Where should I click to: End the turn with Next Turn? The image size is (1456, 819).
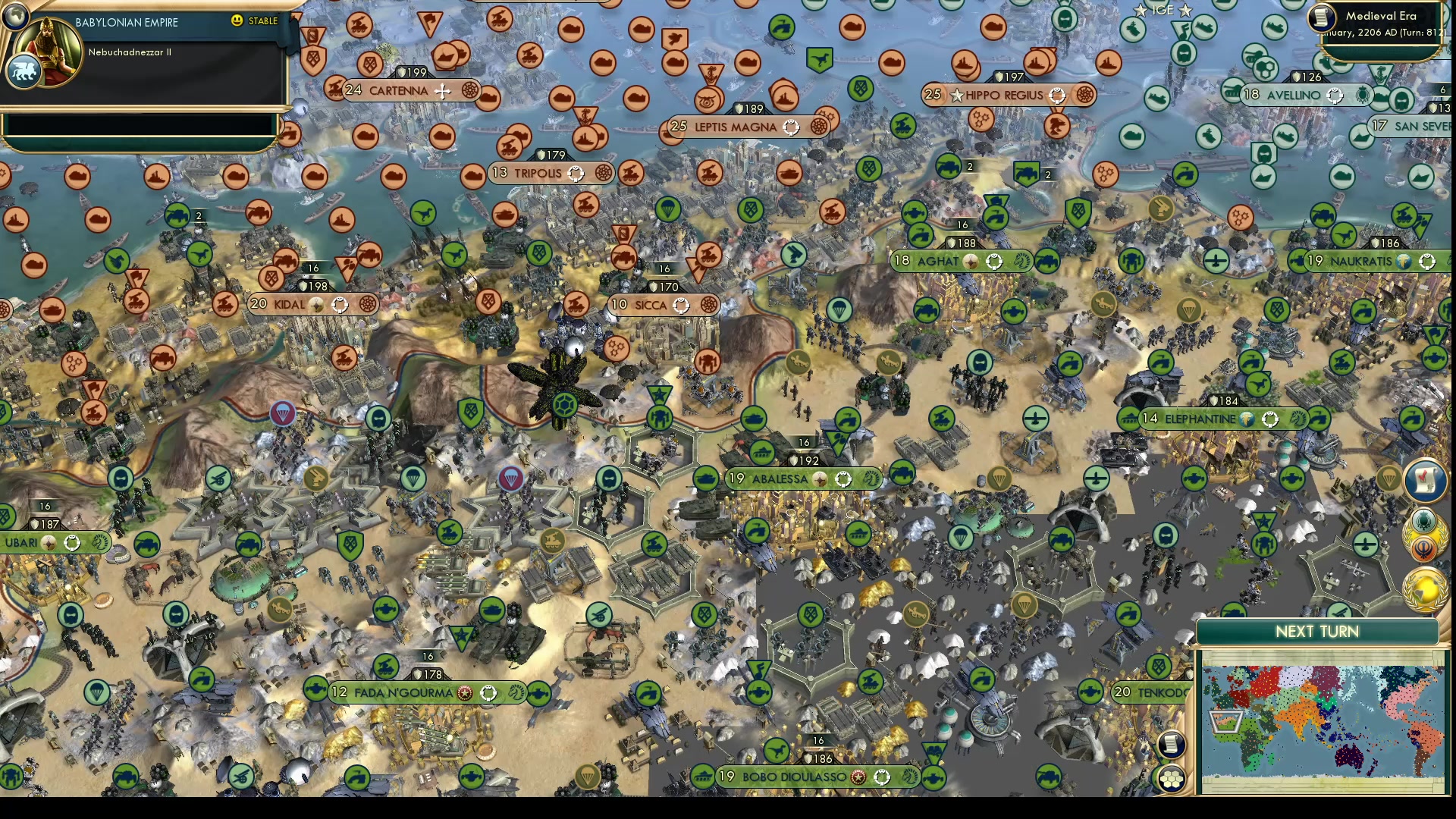(1317, 632)
